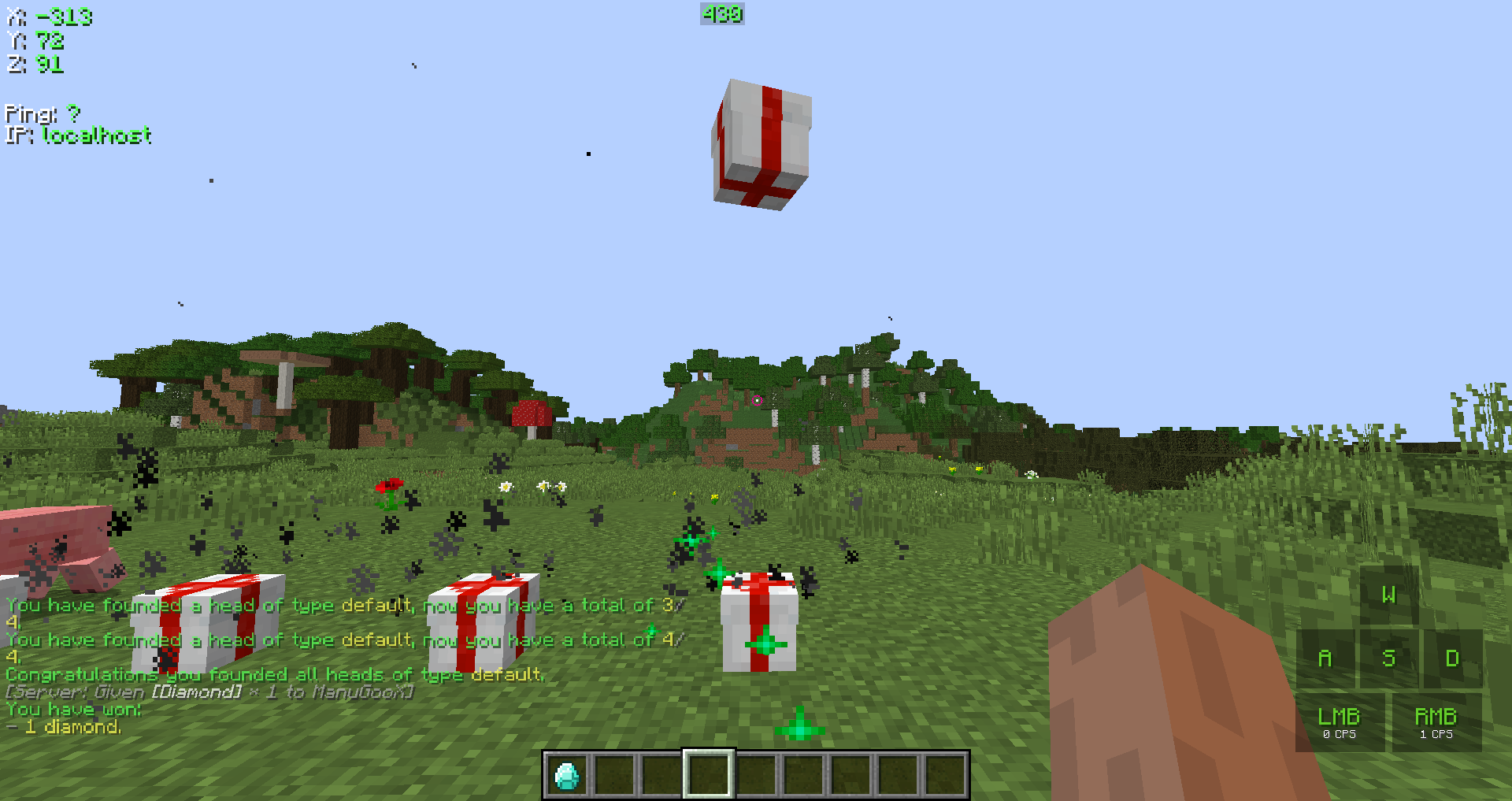Click the S key indicator
Image resolution: width=1512 pixels, height=801 pixels.
click(1388, 659)
